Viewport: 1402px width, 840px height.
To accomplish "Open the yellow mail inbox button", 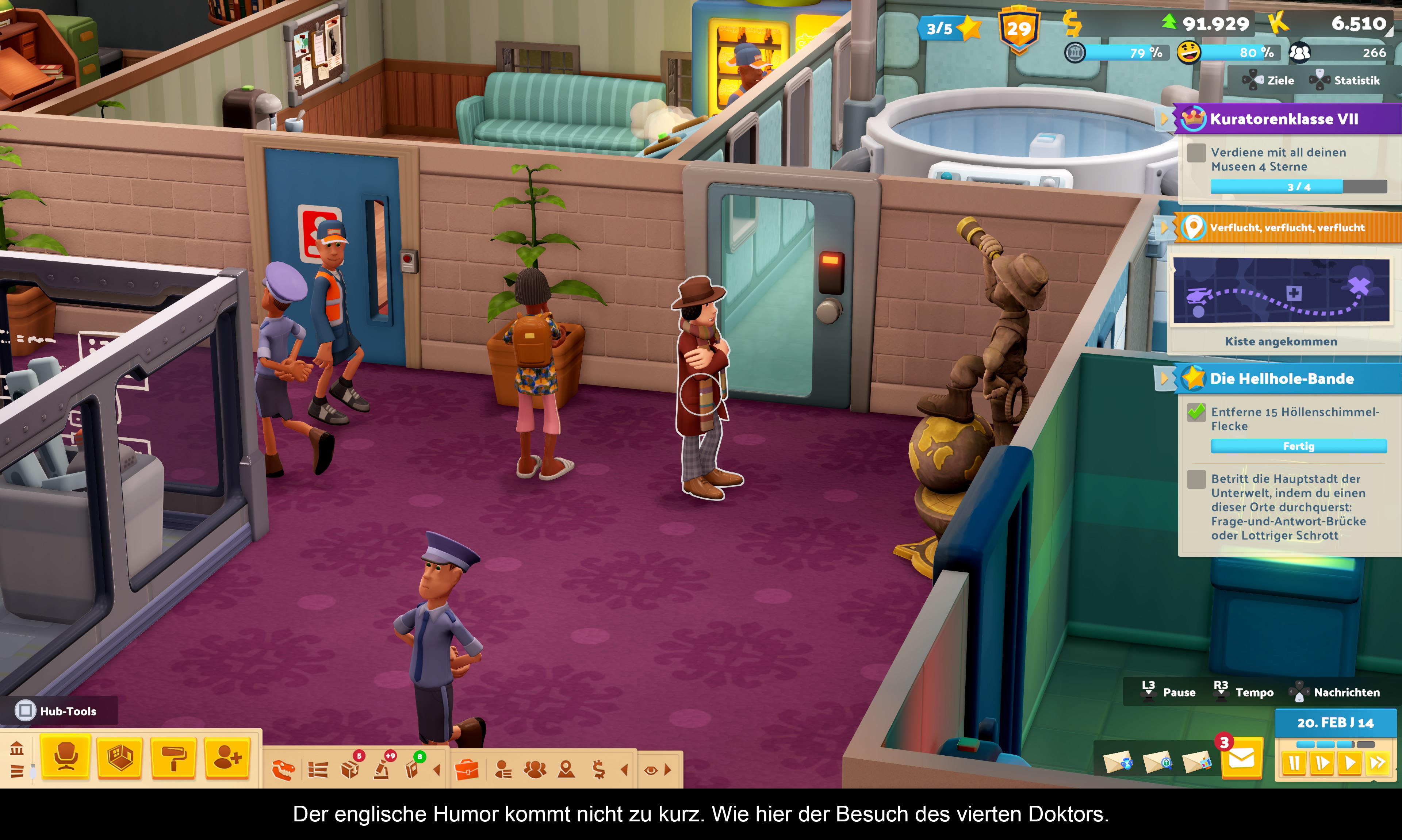I will [x=1242, y=759].
